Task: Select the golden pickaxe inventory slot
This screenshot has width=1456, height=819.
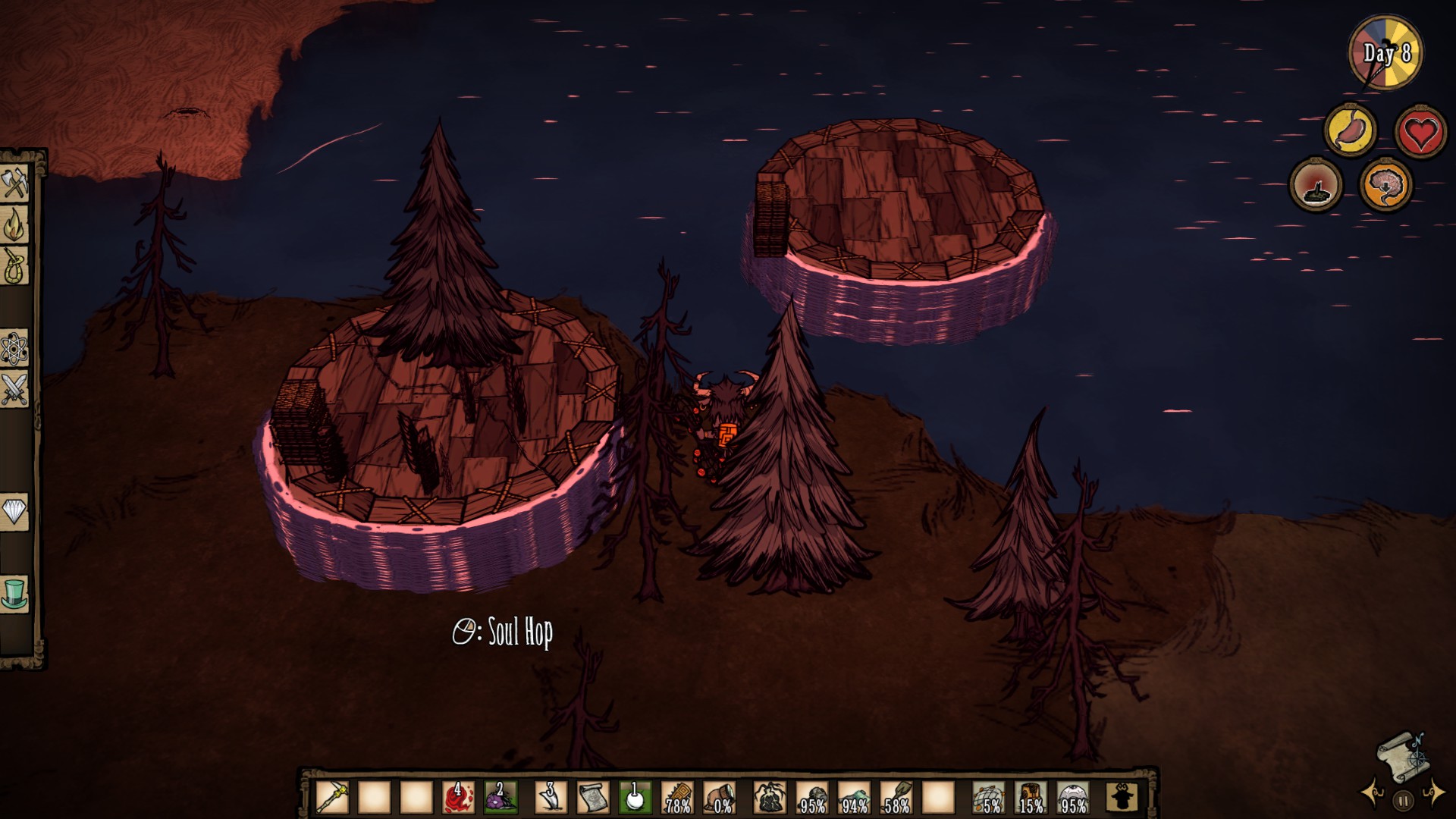Action: tap(332, 797)
